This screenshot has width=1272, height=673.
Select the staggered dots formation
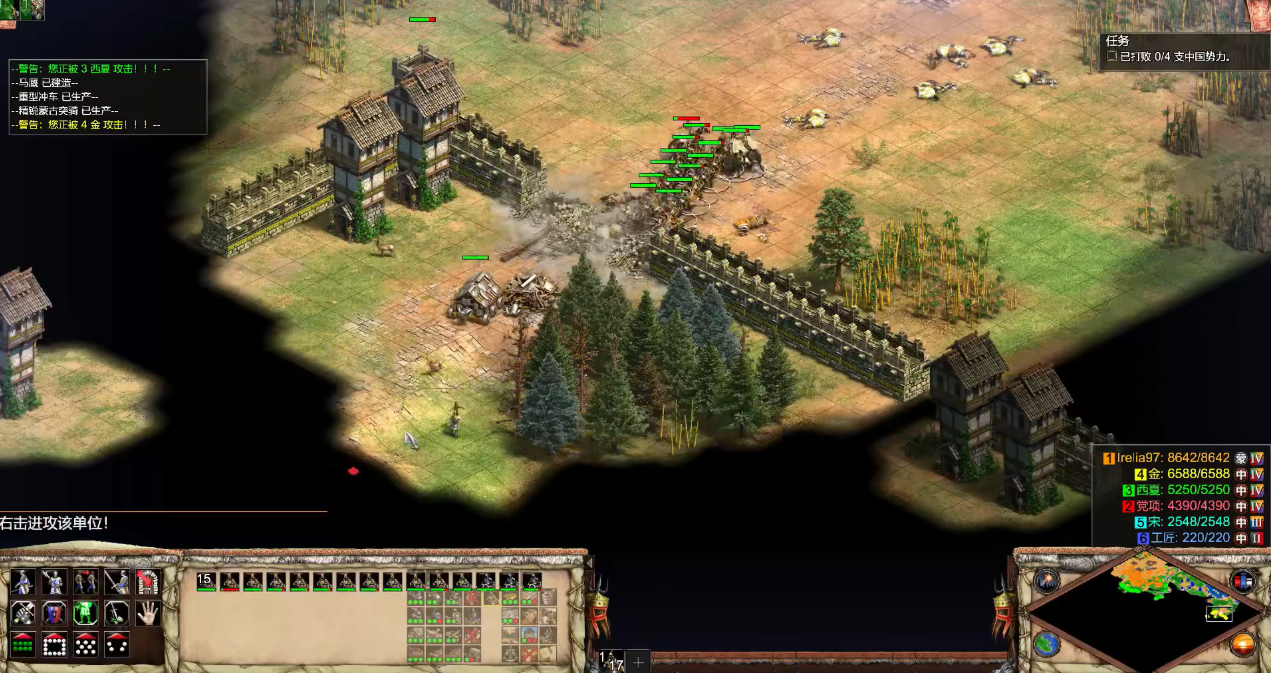(x=86, y=645)
